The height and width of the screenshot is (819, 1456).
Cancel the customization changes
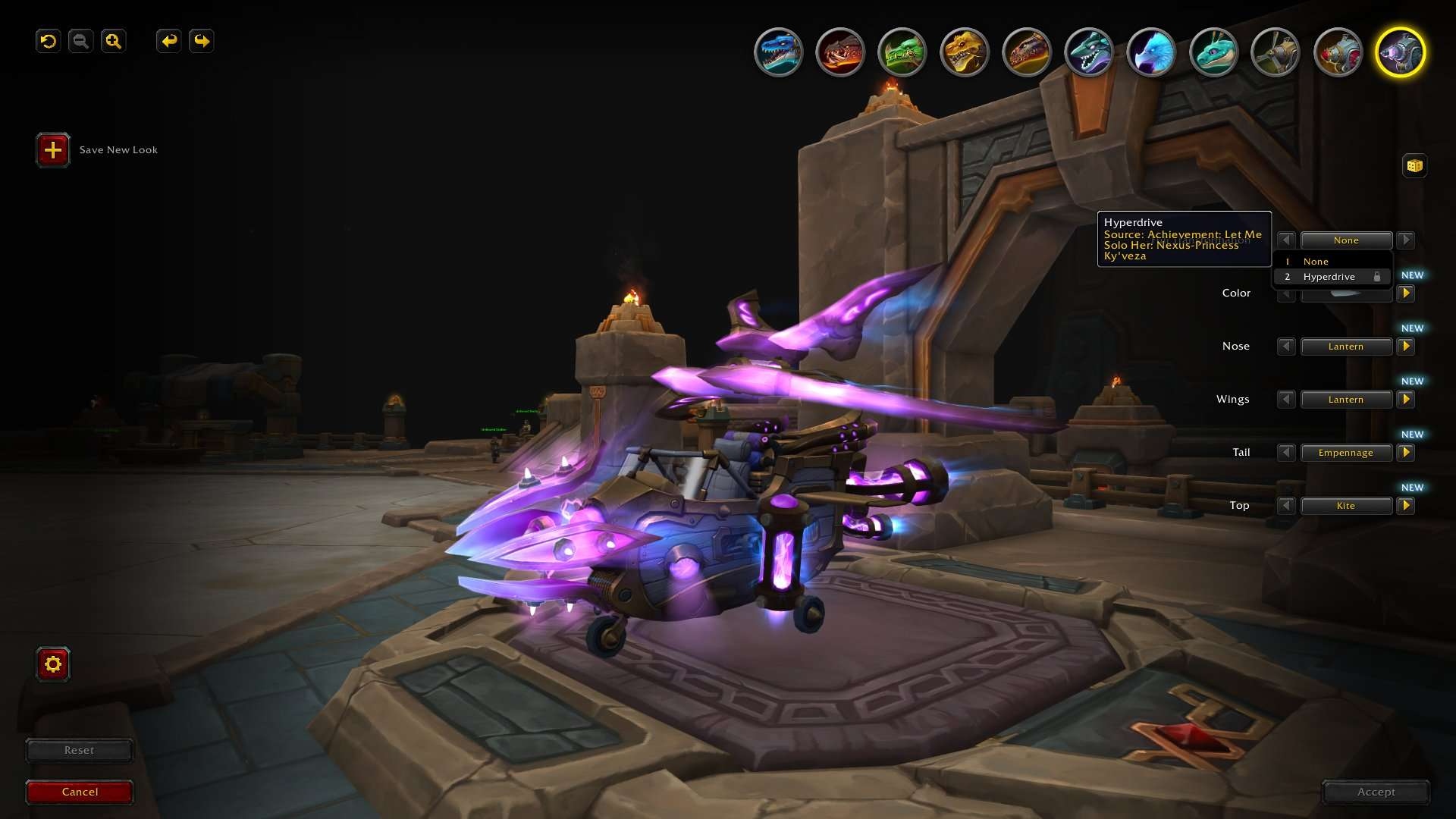[80, 792]
